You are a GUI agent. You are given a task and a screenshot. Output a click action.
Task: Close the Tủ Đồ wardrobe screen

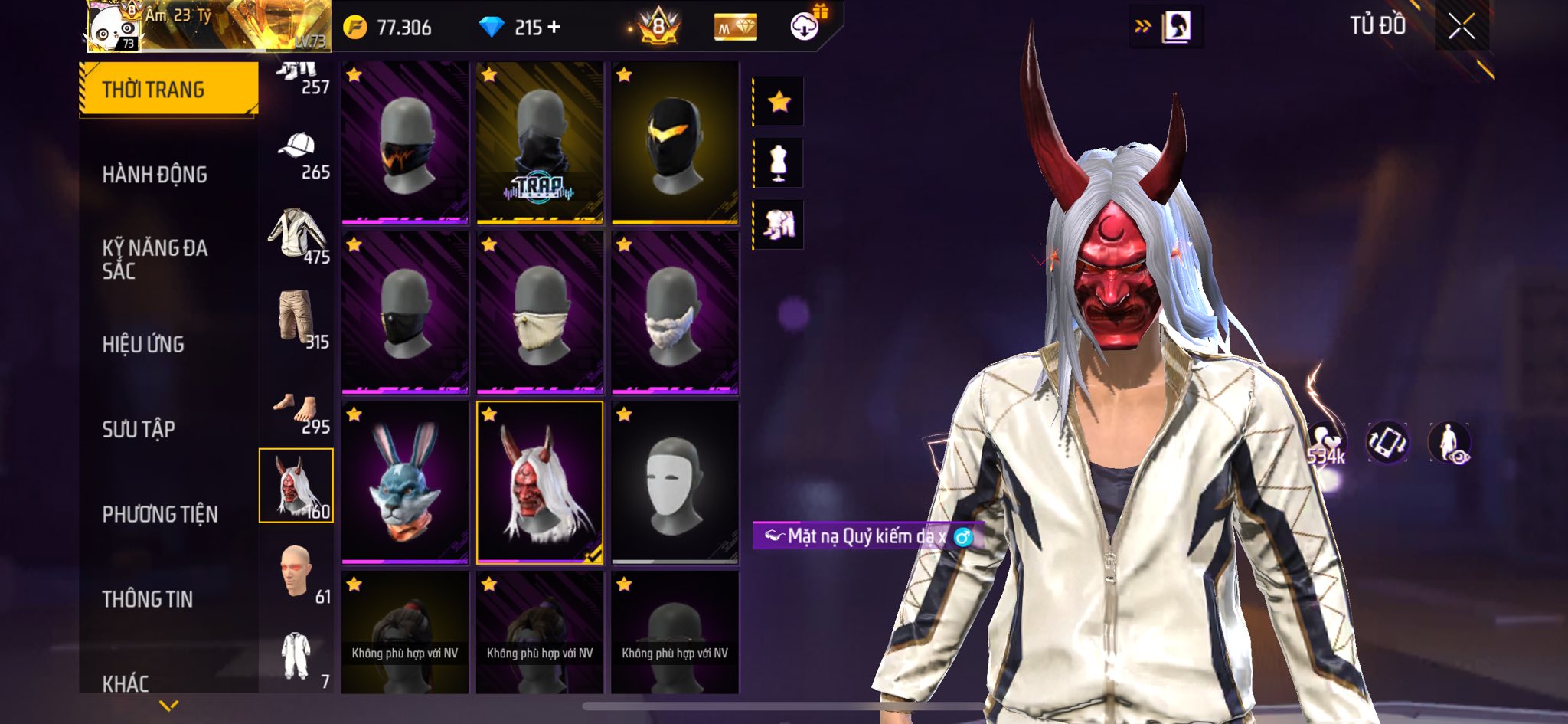(1461, 27)
